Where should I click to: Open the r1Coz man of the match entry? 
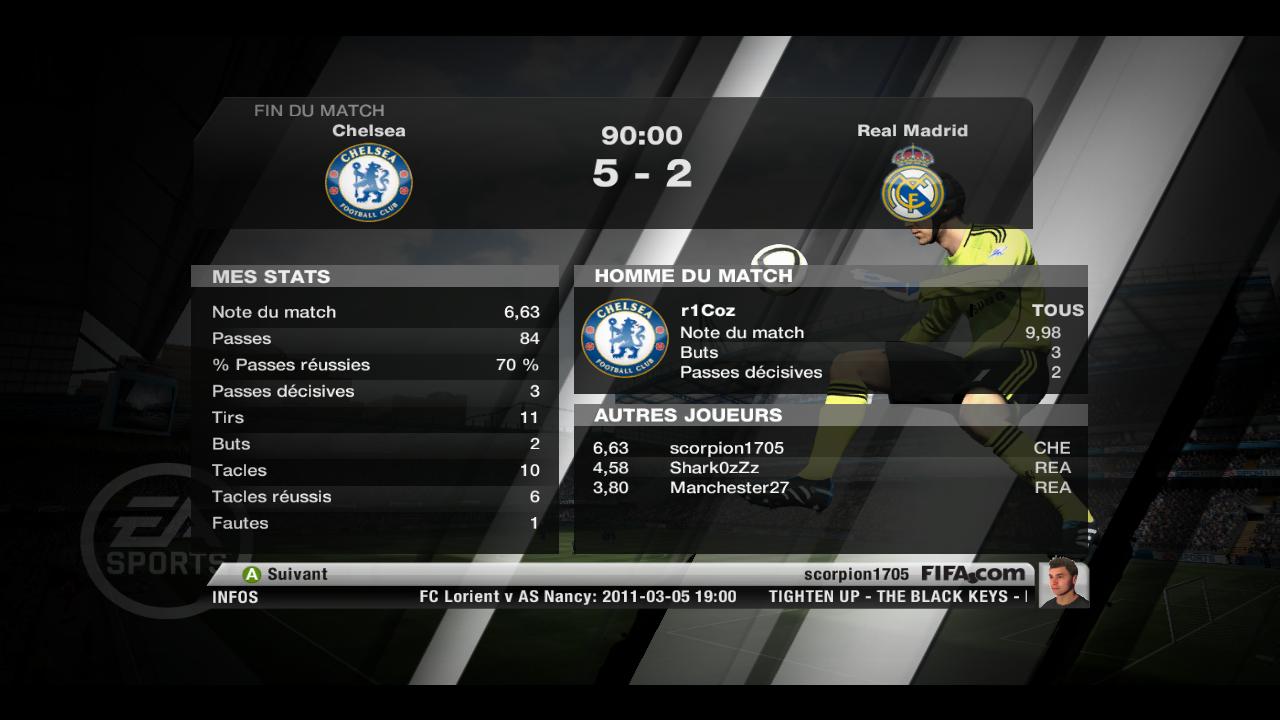708,311
